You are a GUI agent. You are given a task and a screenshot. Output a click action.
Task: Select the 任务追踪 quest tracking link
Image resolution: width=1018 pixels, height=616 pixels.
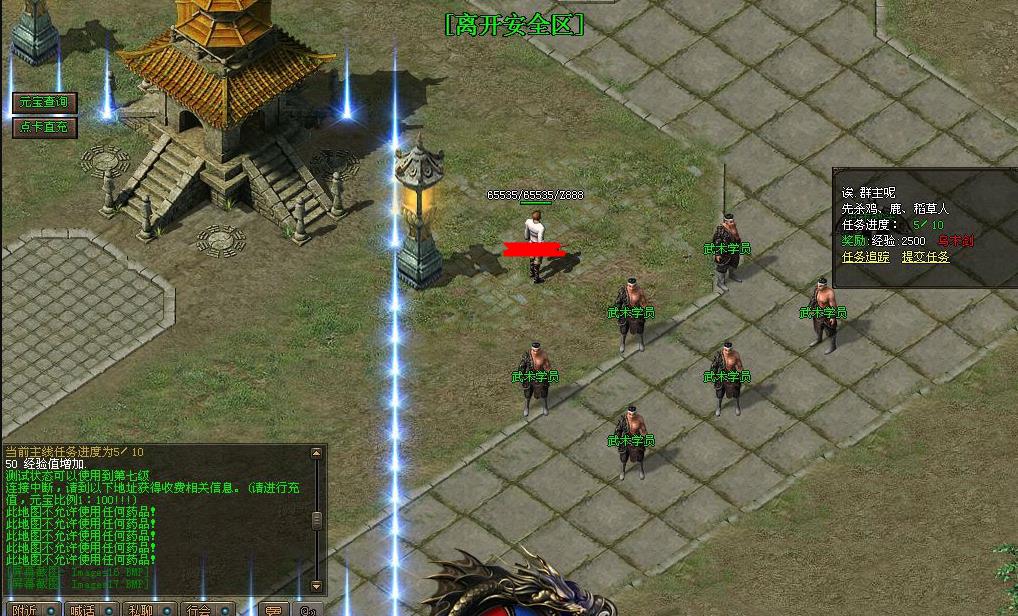[x=865, y=257]
